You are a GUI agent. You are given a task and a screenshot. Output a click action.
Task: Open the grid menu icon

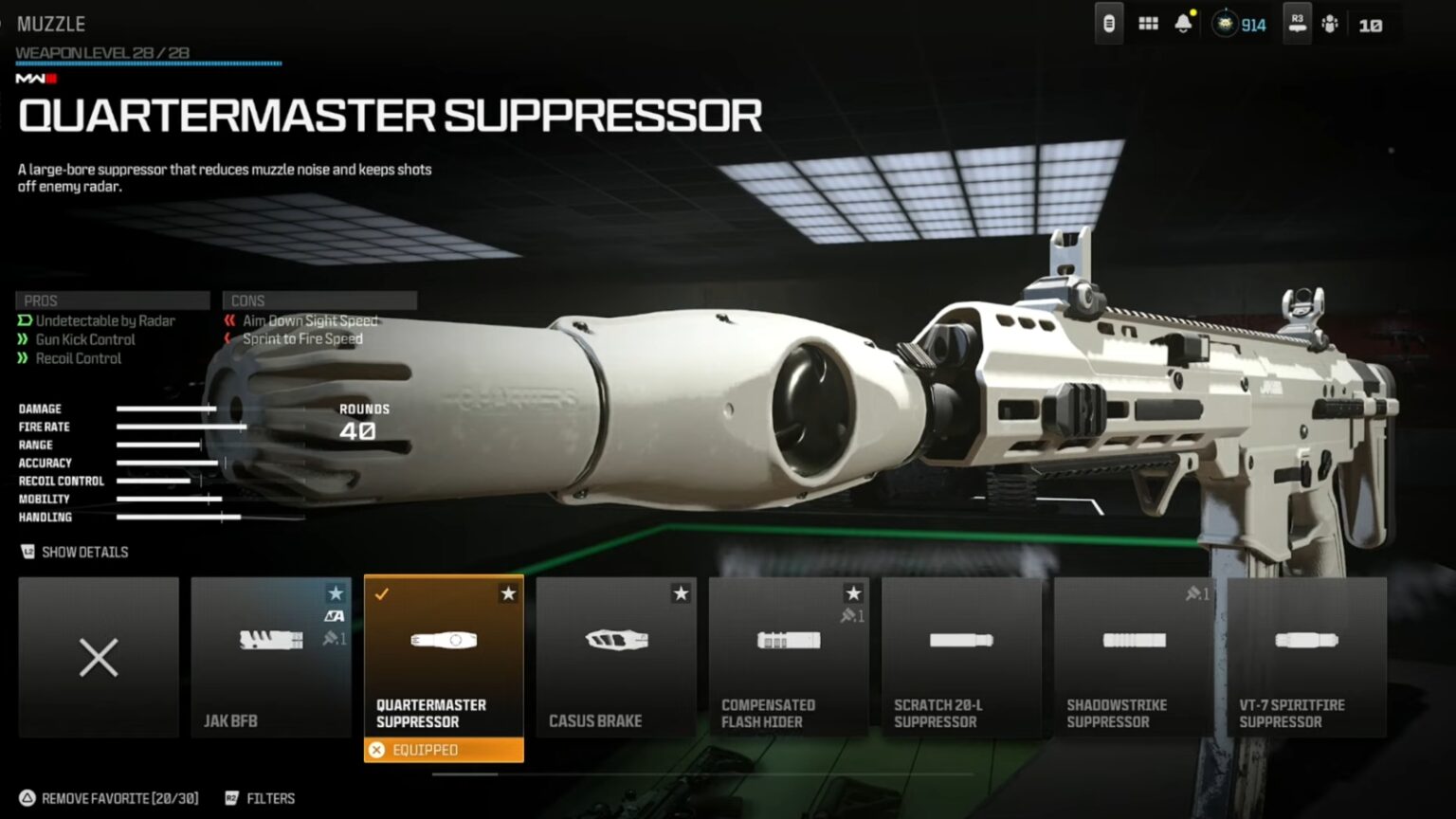[1148, 25]
